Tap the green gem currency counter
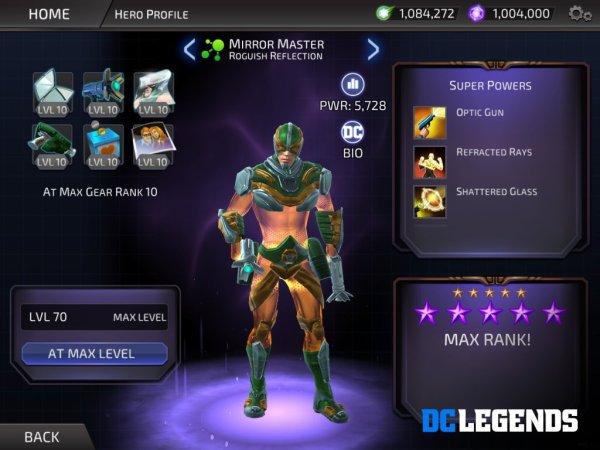Image resolution: width=600 pixels, height=450 pixels. (416, 14)
